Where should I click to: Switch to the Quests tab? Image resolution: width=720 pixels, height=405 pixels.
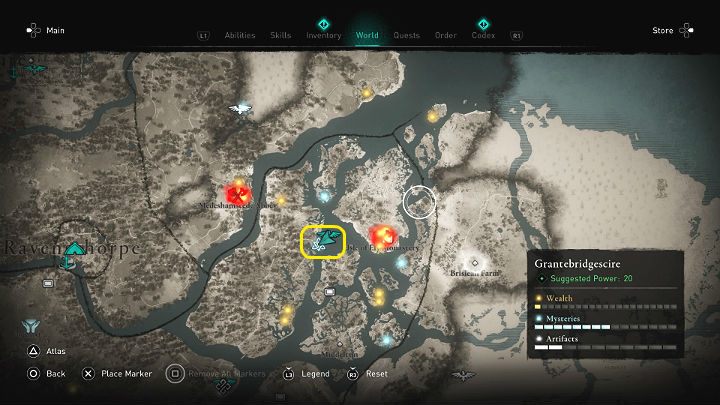(406, 36)
